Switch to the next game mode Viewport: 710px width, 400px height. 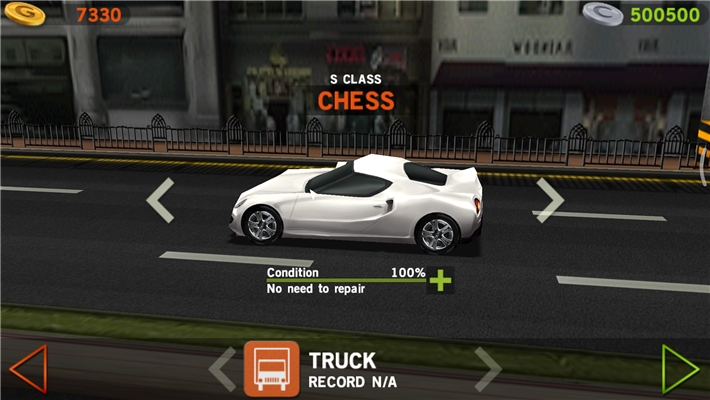click(487, 369)
